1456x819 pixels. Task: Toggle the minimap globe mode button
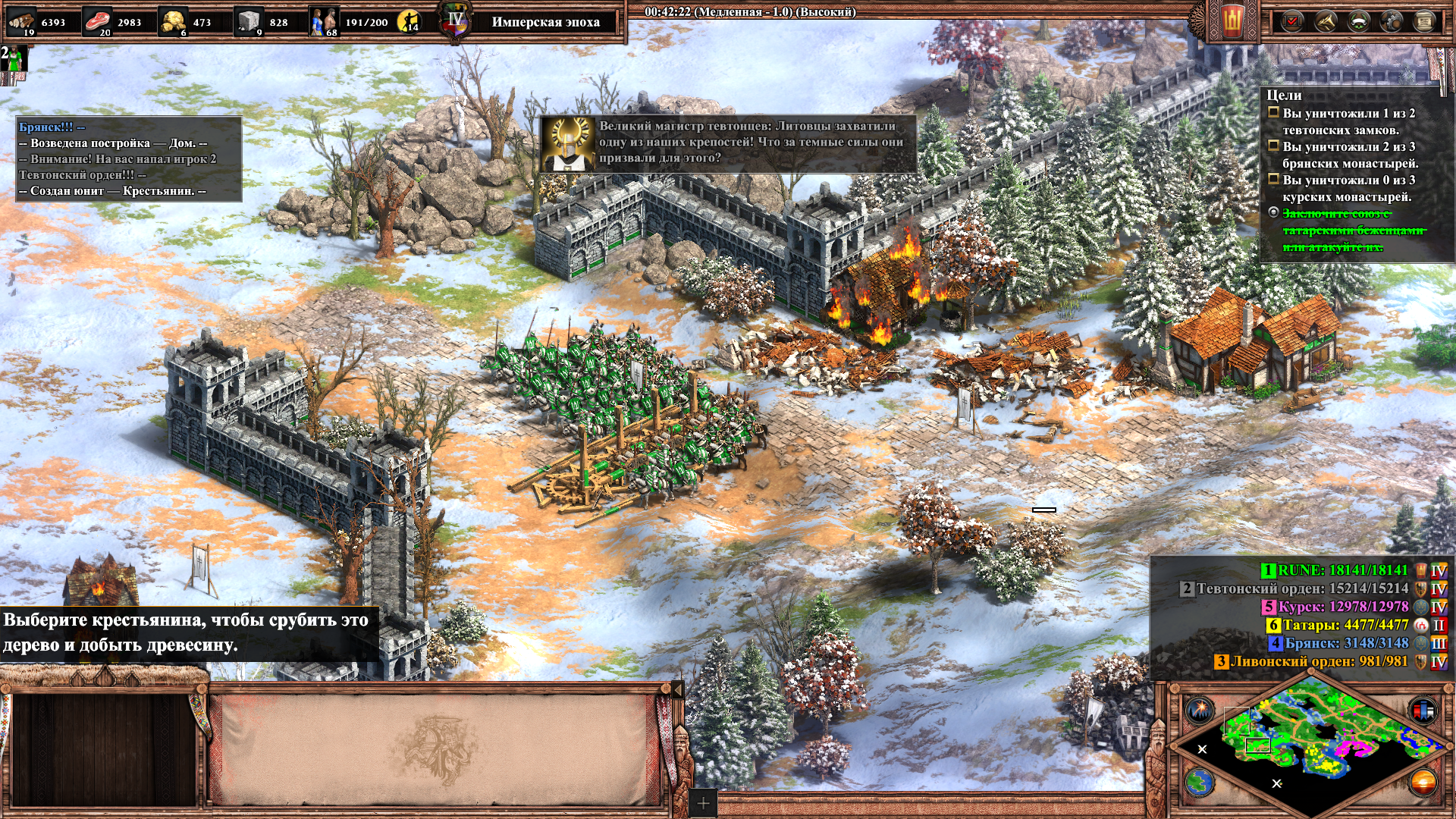click(x=1200, y=782)
